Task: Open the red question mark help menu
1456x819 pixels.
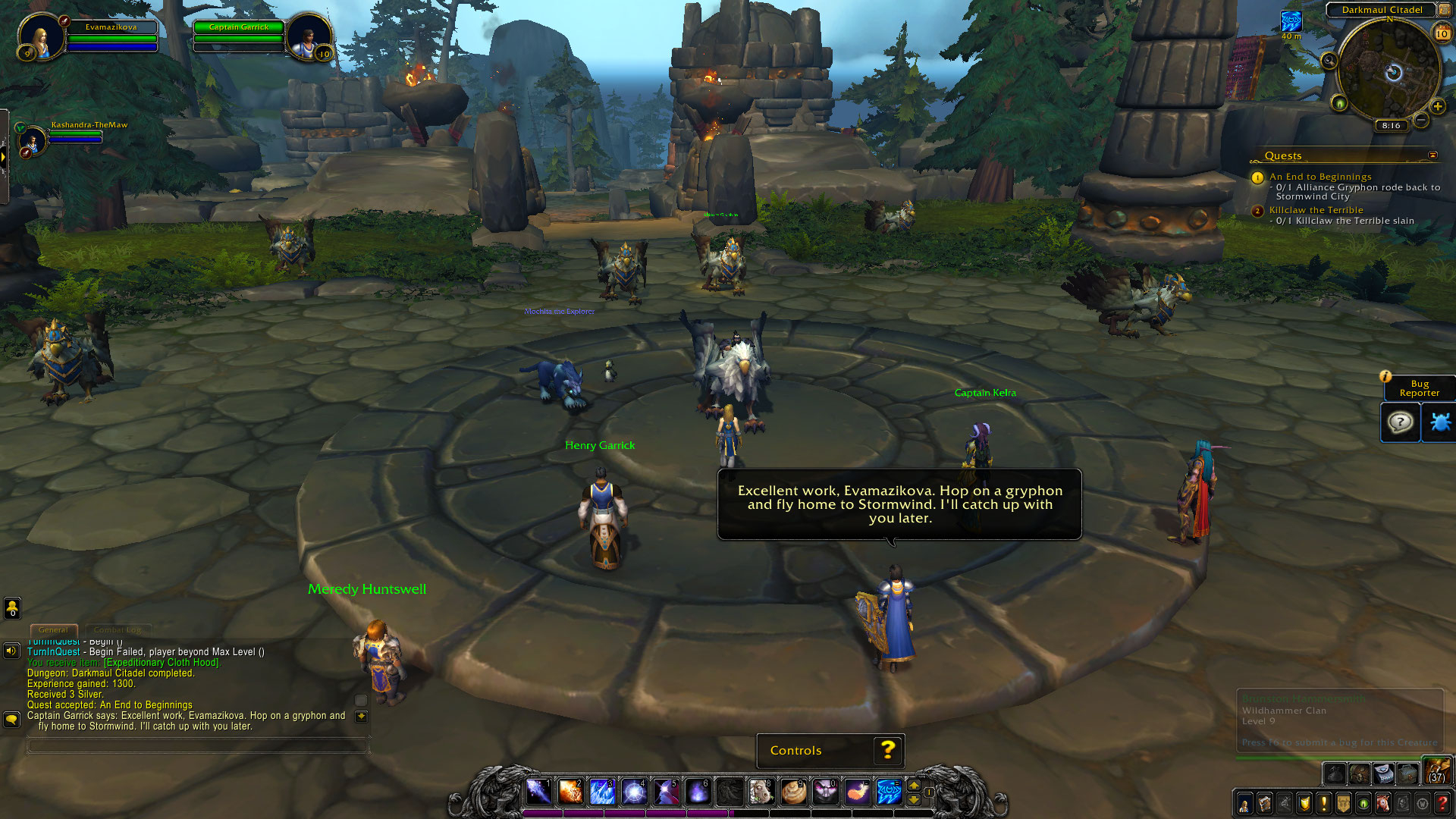Action: point(1442,803)
